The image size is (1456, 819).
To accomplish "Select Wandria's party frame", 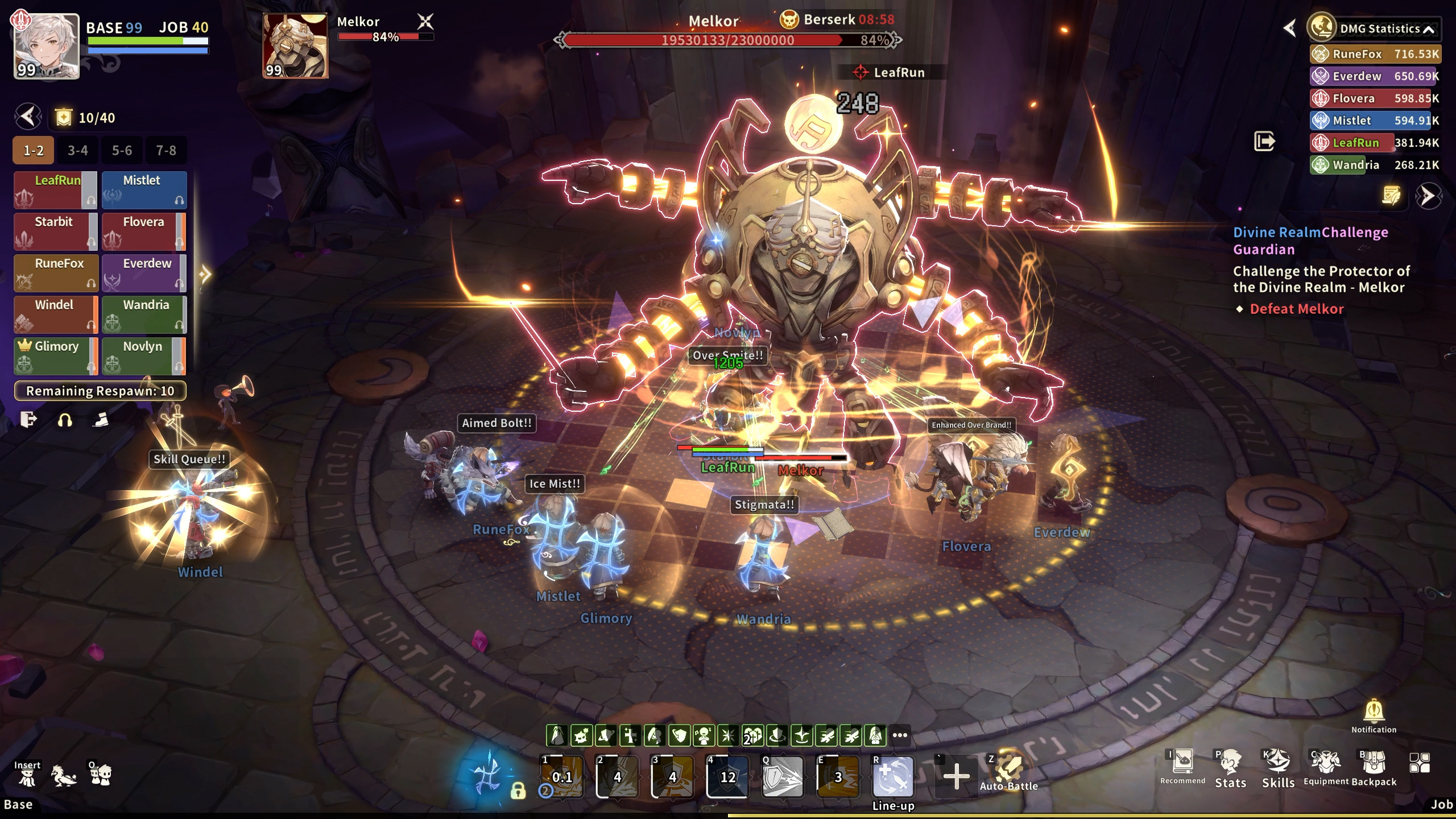I will tap(144, 315).
